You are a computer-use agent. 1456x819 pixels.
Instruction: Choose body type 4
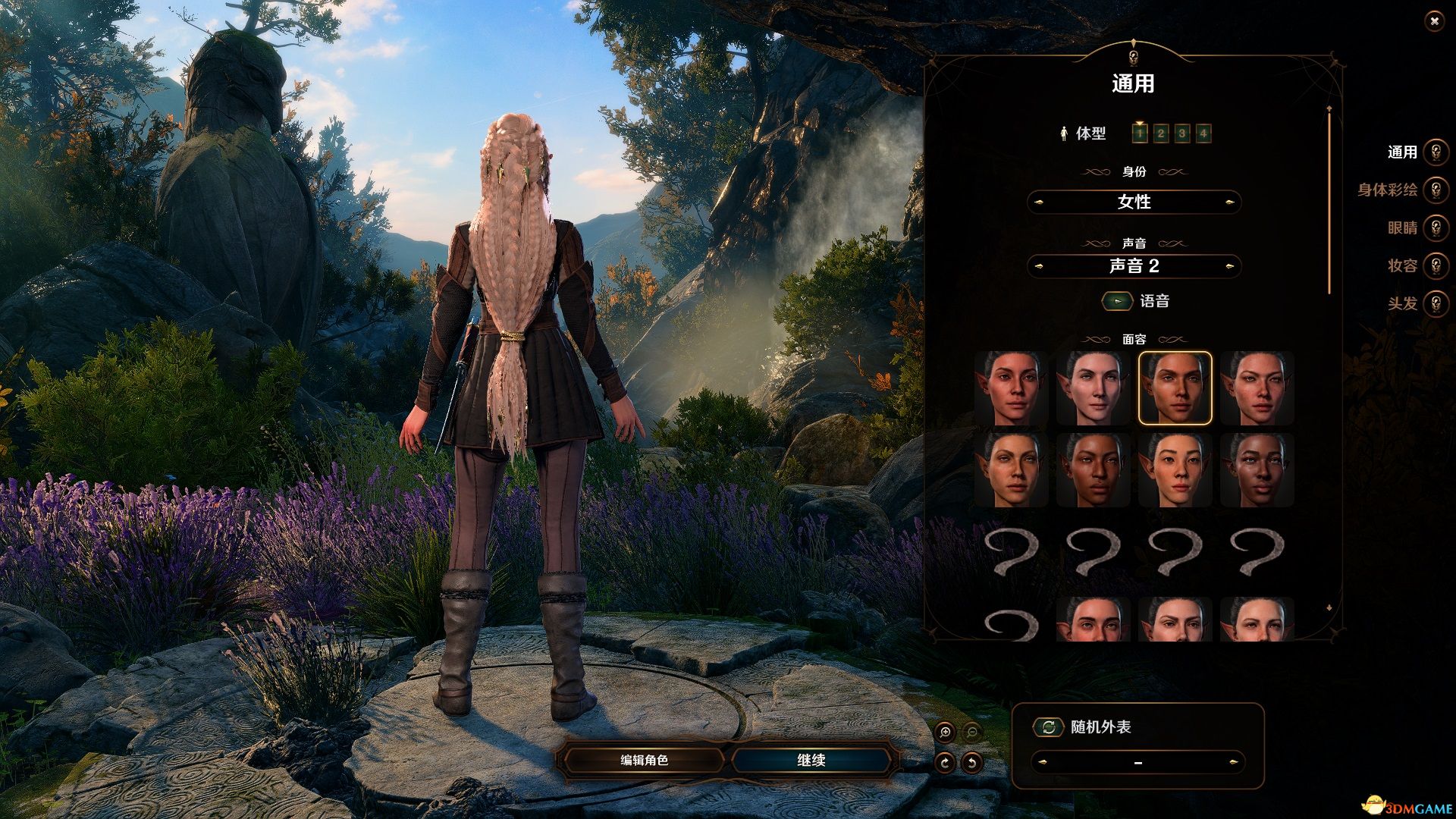(x=1203, y=134)
